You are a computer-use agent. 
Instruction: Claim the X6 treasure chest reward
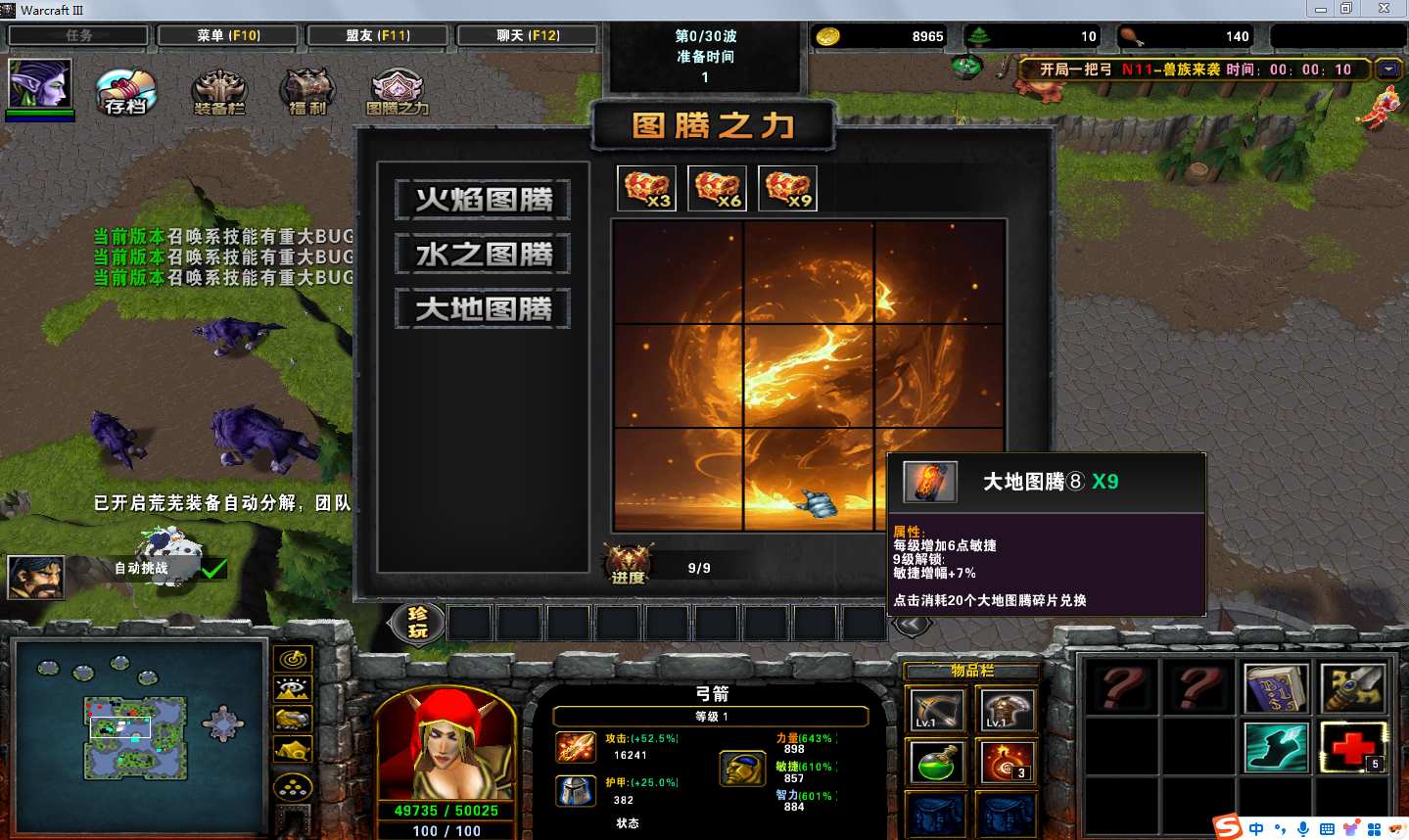717,188
